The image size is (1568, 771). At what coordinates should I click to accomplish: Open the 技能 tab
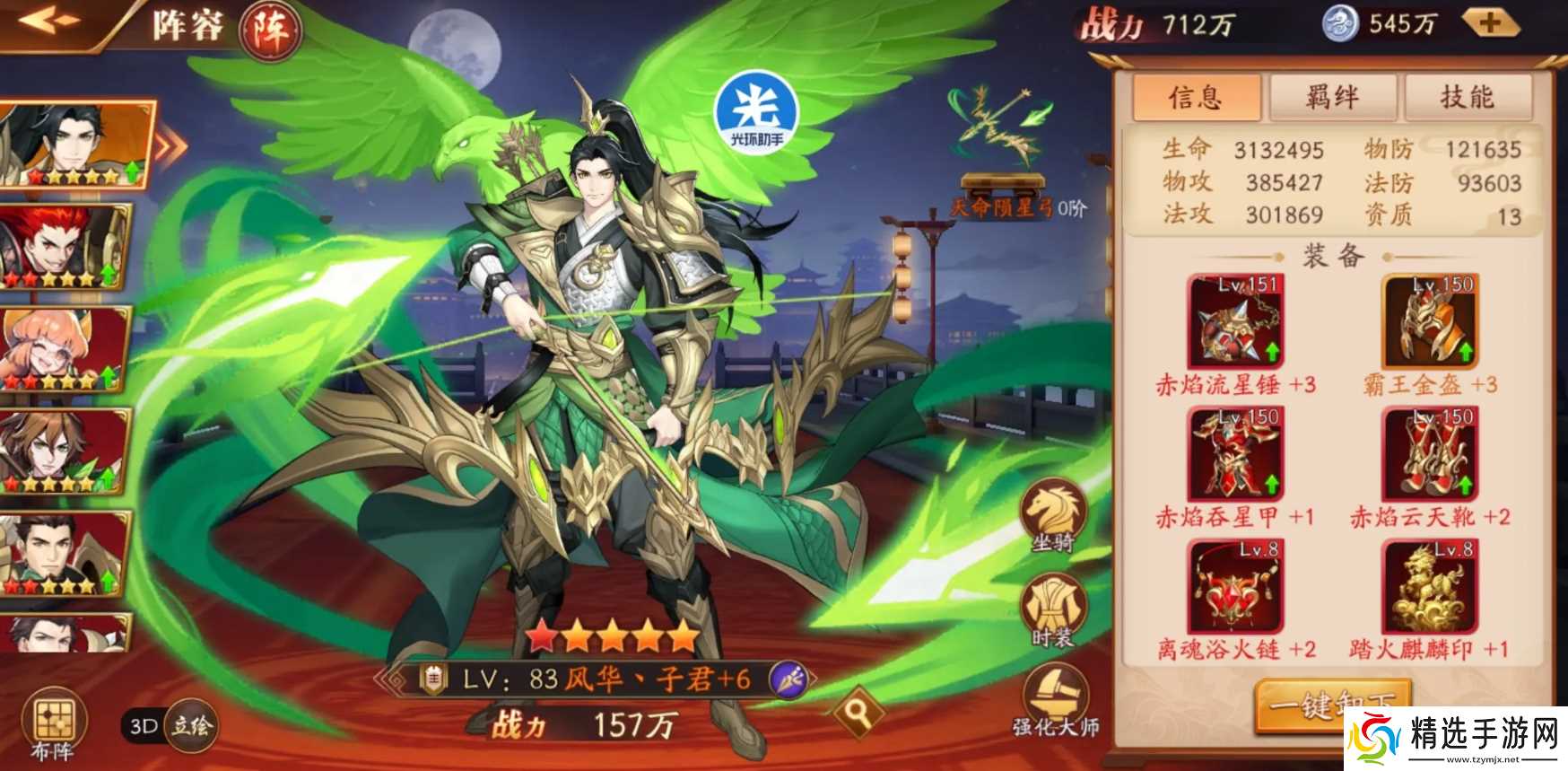pos(1468,97)
